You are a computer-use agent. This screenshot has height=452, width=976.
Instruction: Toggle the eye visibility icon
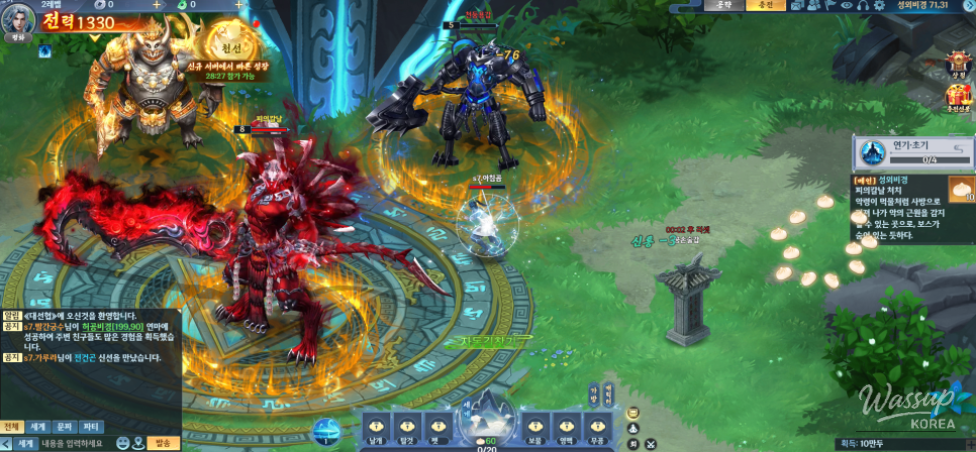point(845,6)
